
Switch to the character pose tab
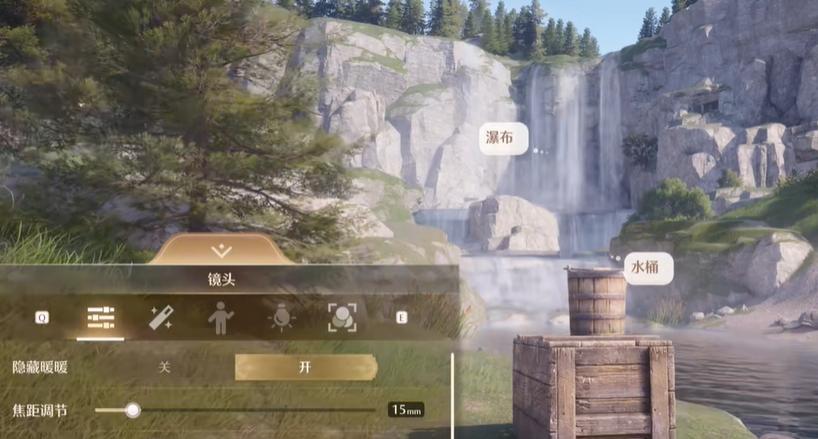[220, 318]
